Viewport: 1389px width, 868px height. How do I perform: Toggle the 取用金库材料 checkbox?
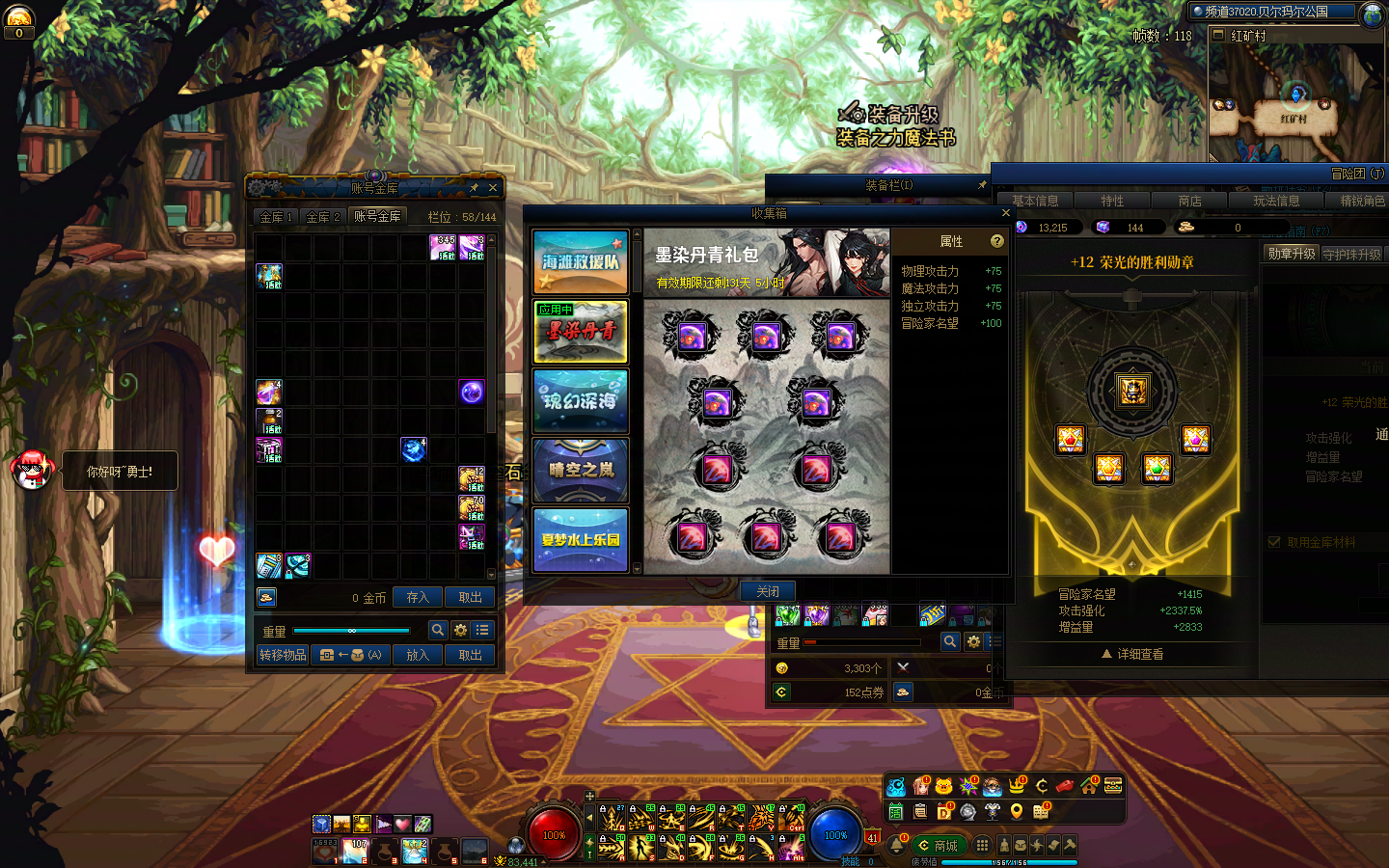pyautogui.click(x=1274, y=542)
